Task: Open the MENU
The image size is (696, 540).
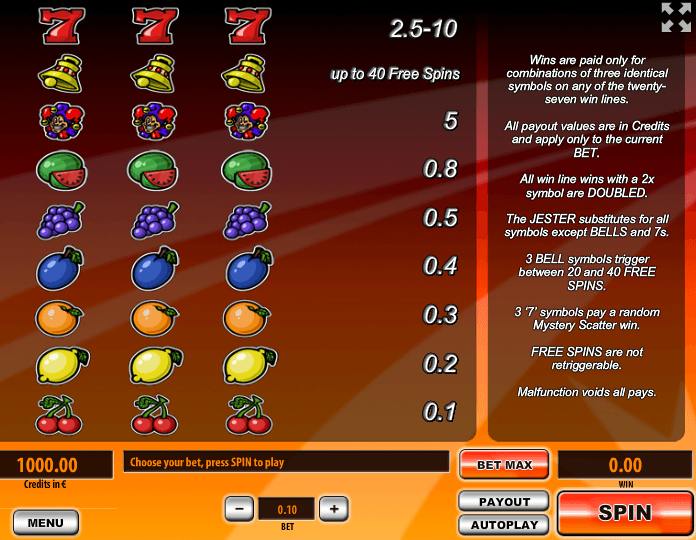Action: (x=46, y=522)
